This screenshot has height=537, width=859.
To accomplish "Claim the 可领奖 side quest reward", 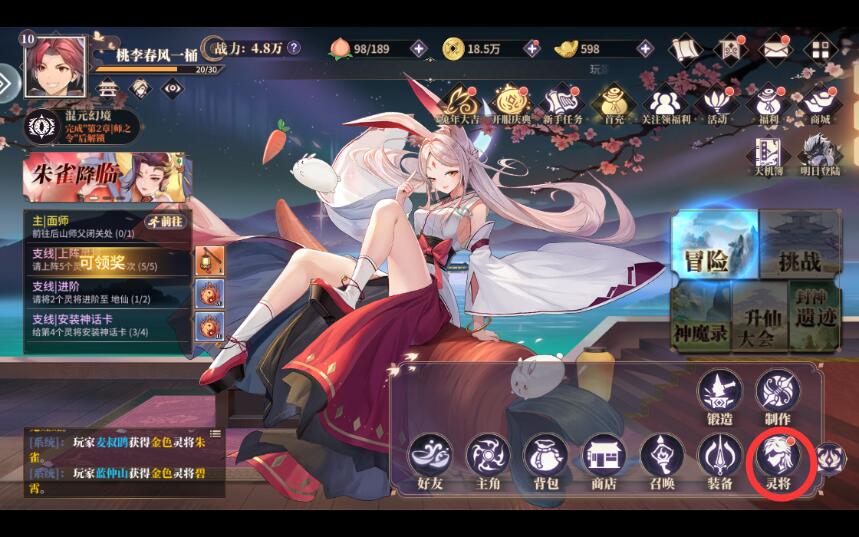I will (103, 263).
